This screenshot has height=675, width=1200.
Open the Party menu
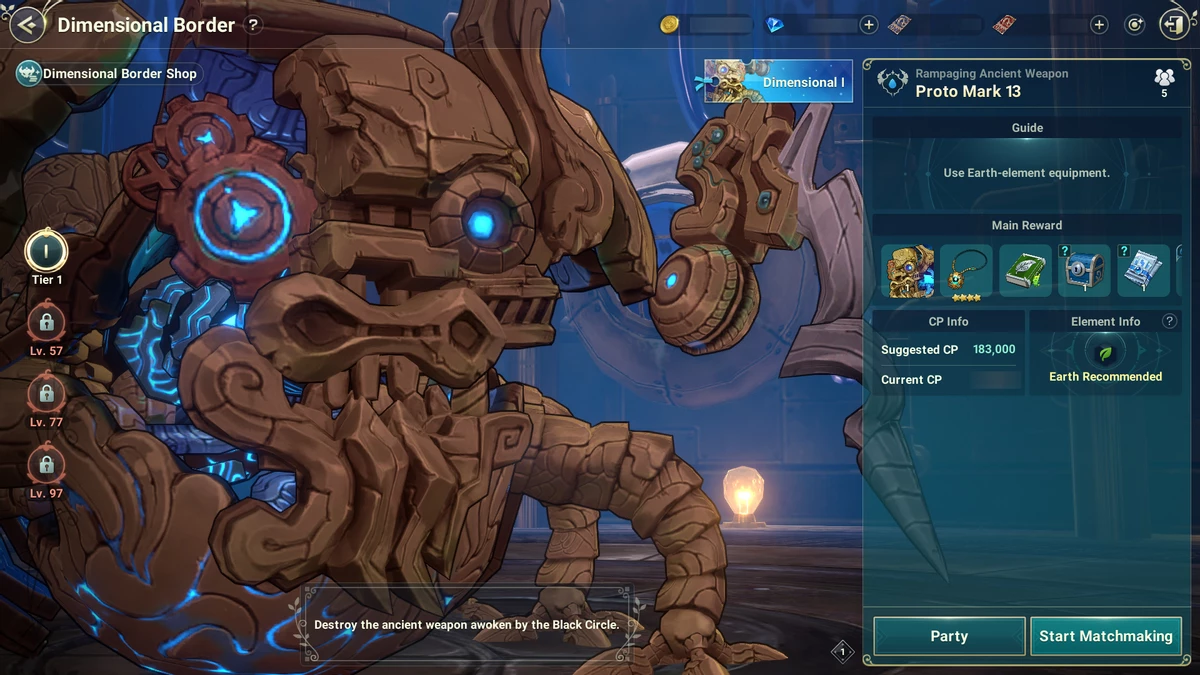point(948,636)
